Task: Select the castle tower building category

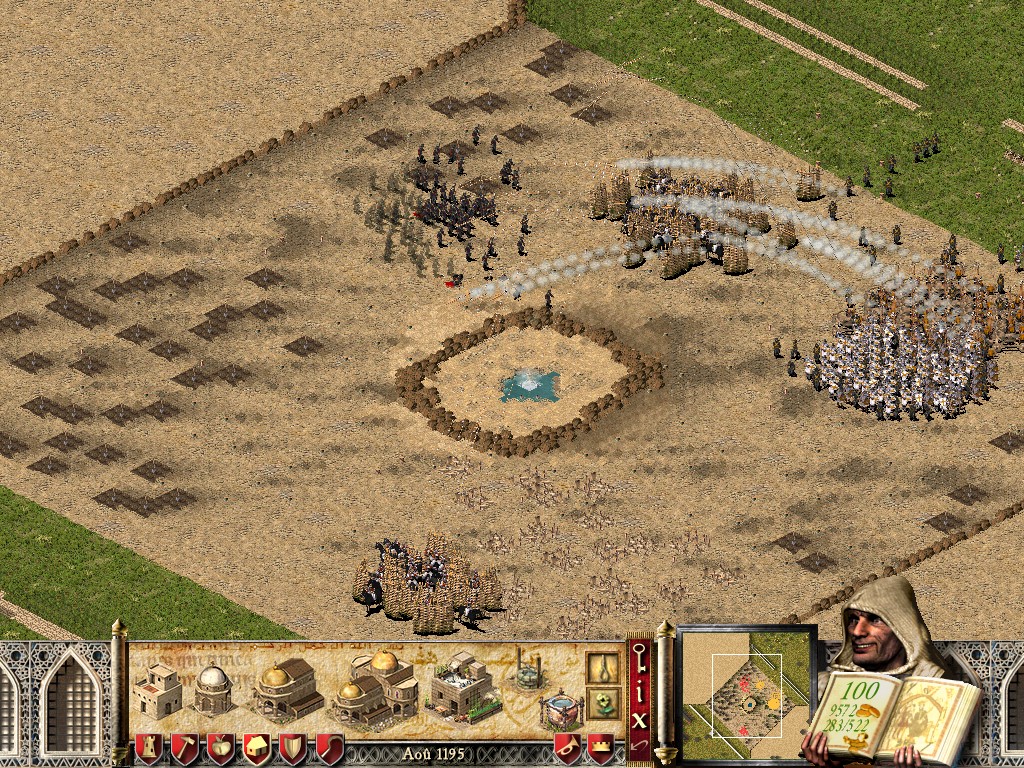Action: pyautogui.click(x=148, y=747)
